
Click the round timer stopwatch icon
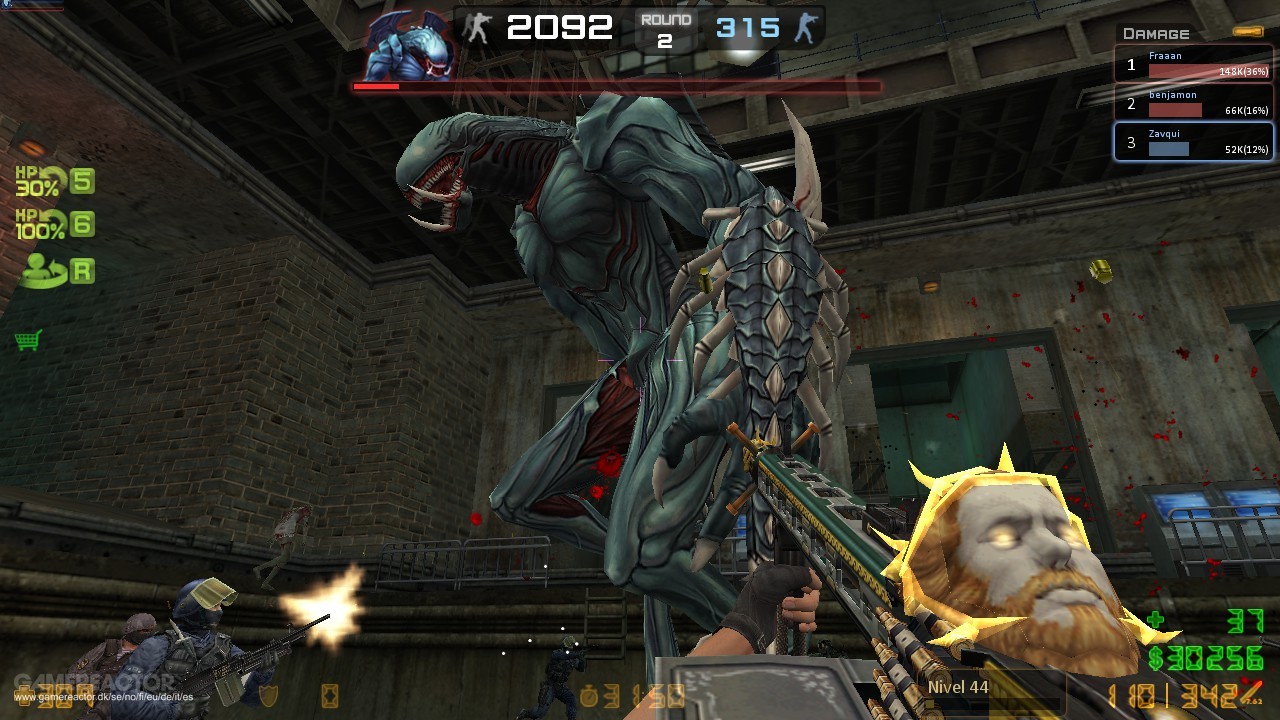coord(589,697)
